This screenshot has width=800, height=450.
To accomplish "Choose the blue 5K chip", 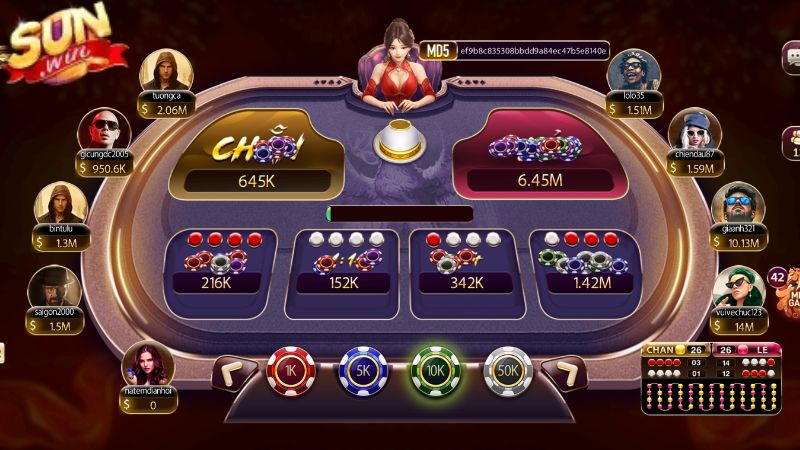I will [x=362, y=370].
